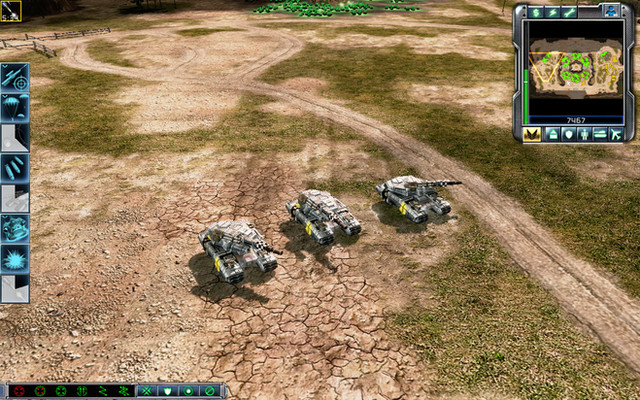The image size is (640, 400).
Task: Toggle the lightning bolt power mode button
Action: [549, 12]
